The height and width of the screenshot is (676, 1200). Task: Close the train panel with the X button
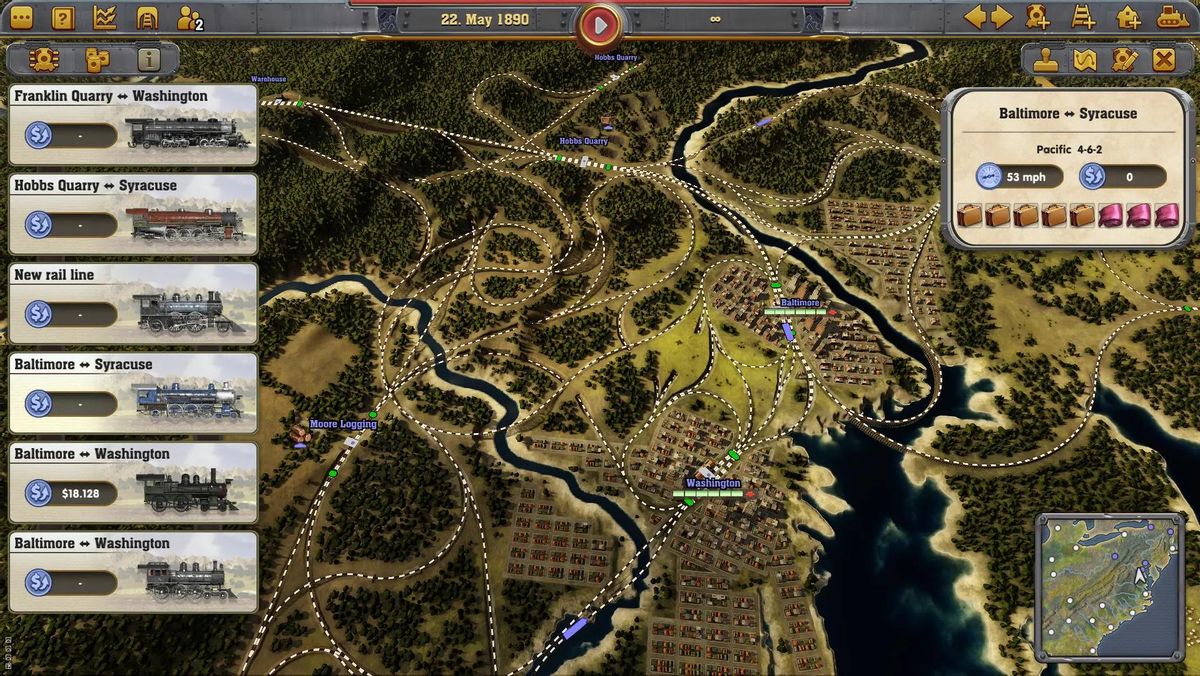pyautogui.click(x=1163, y=59)
